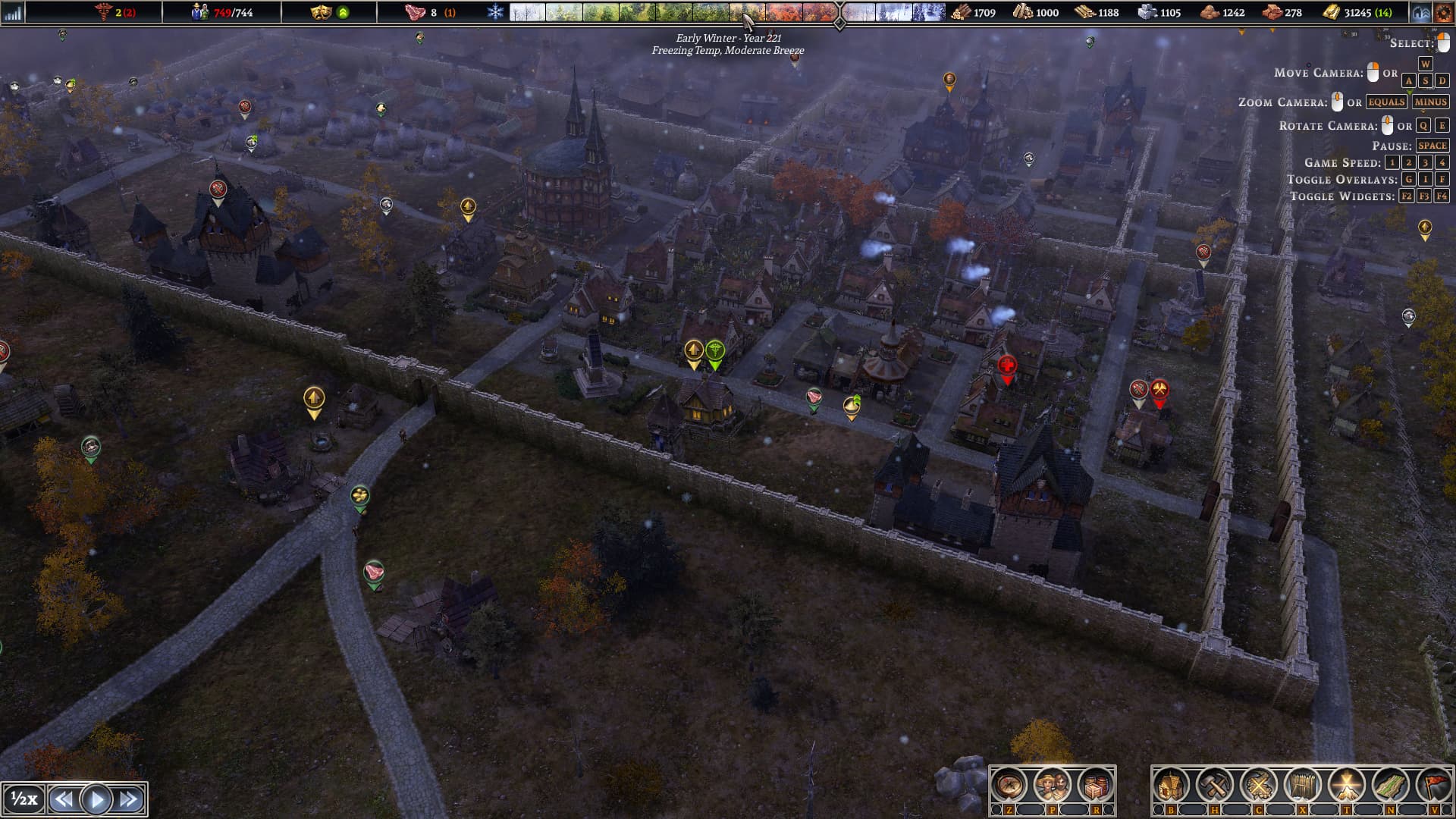
Task: Open the compass icon panel
Action: [1009, 786]
